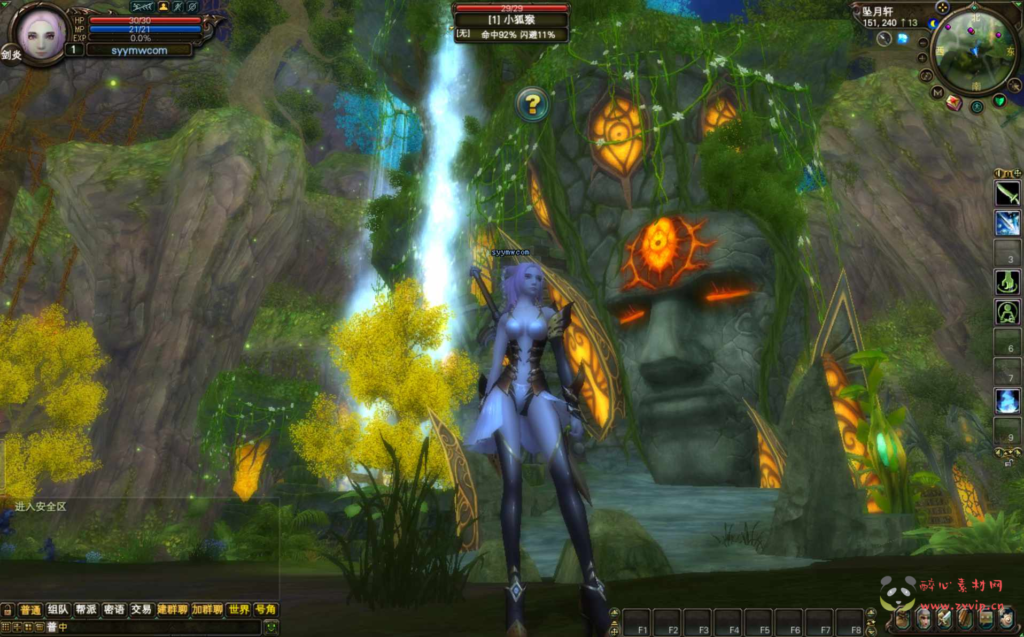Click the 建群聊 create group chat button
1024x637 pixels.
pyautogui.click(x=172, y=609)
